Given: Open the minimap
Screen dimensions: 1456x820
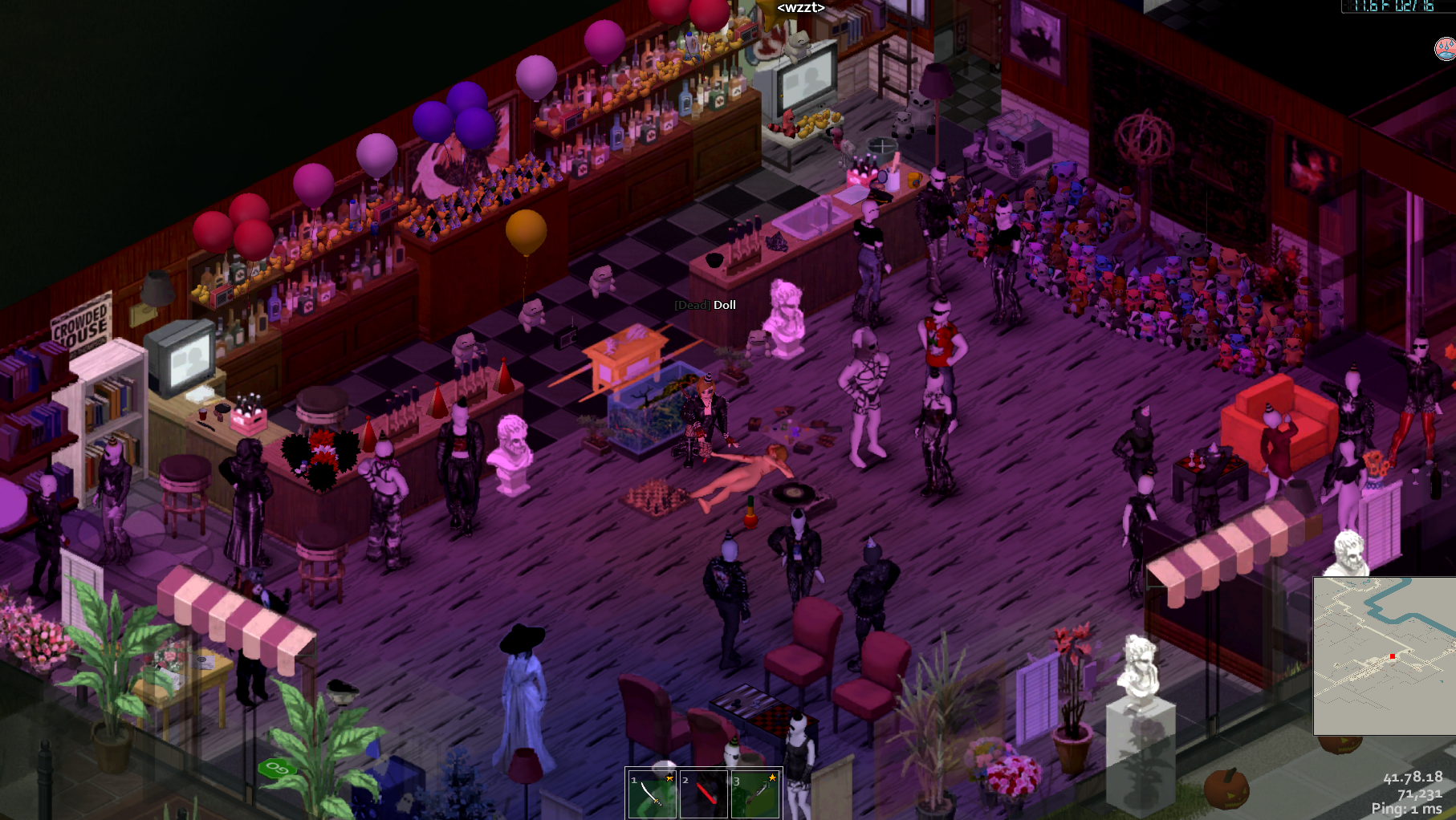Looking at the screenshot, I should pos(1385,655).
